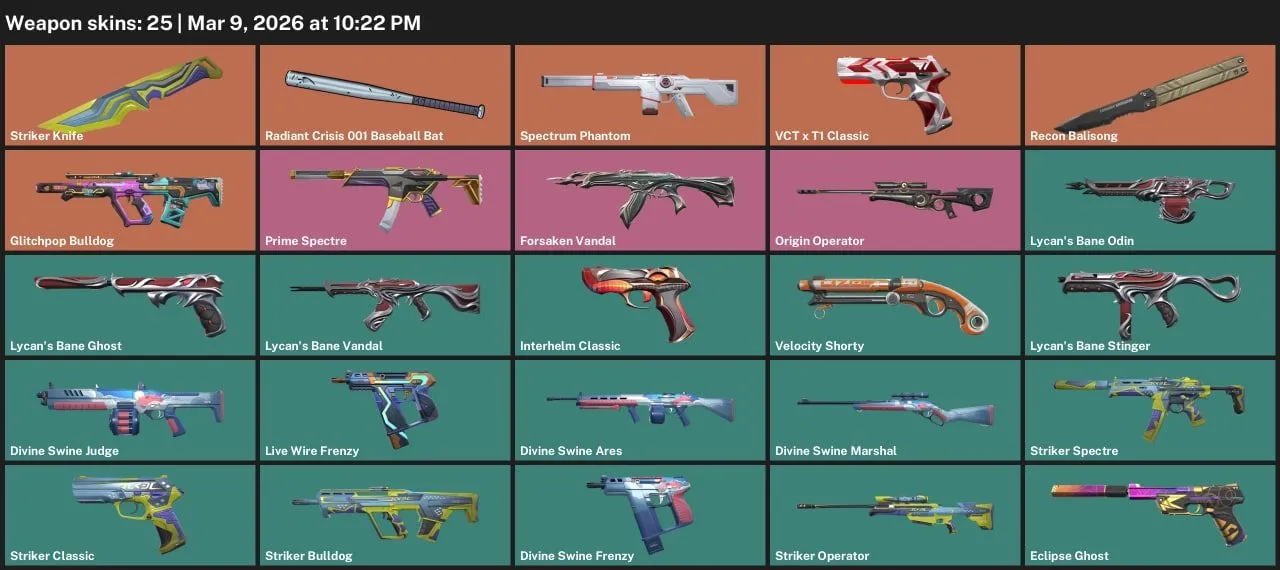Select the Striker Operator skin
The width and height of the screenshot is (1280, 570).
click(895, 515)
